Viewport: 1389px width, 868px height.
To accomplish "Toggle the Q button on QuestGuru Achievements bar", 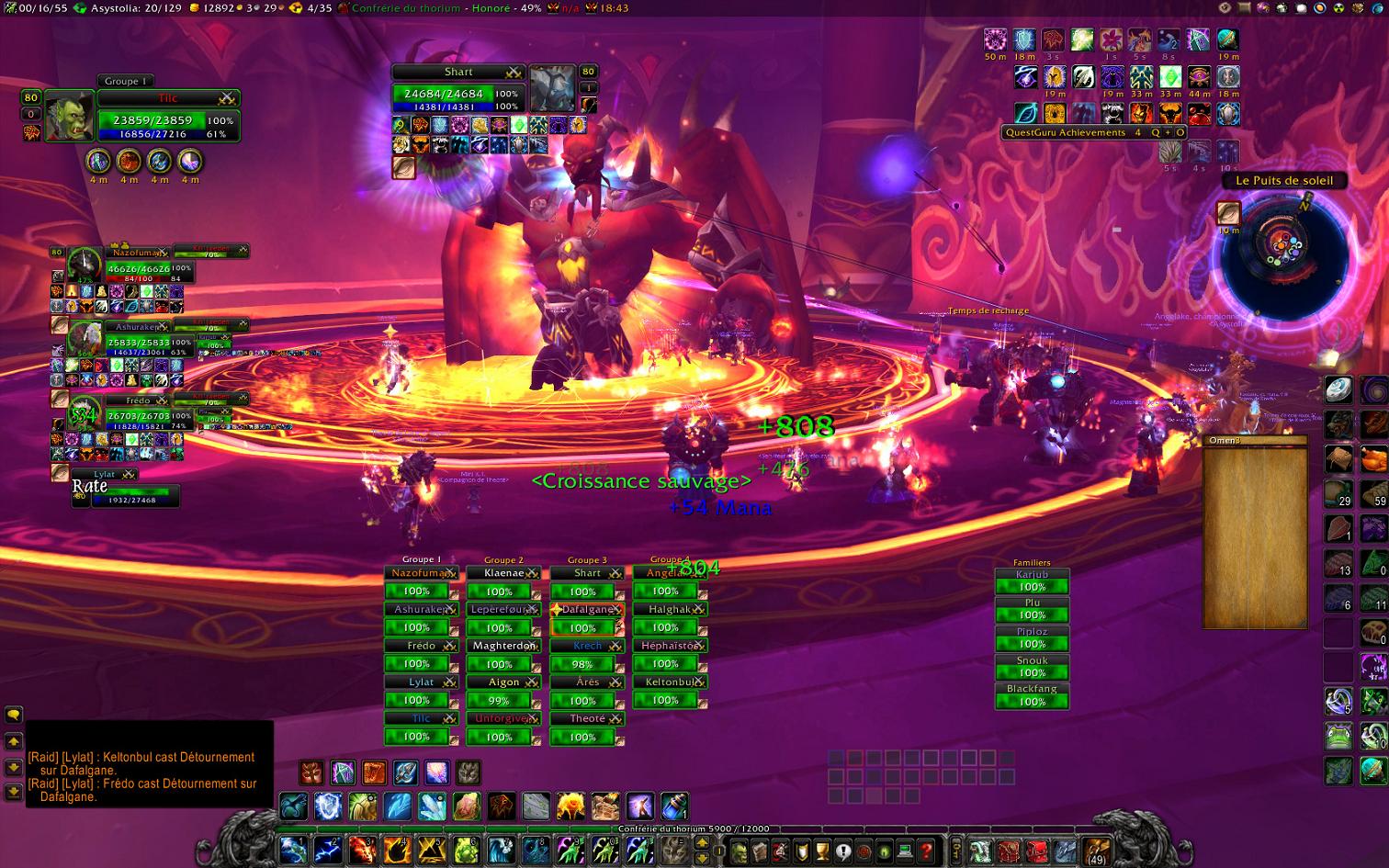I will (1156, 132).
